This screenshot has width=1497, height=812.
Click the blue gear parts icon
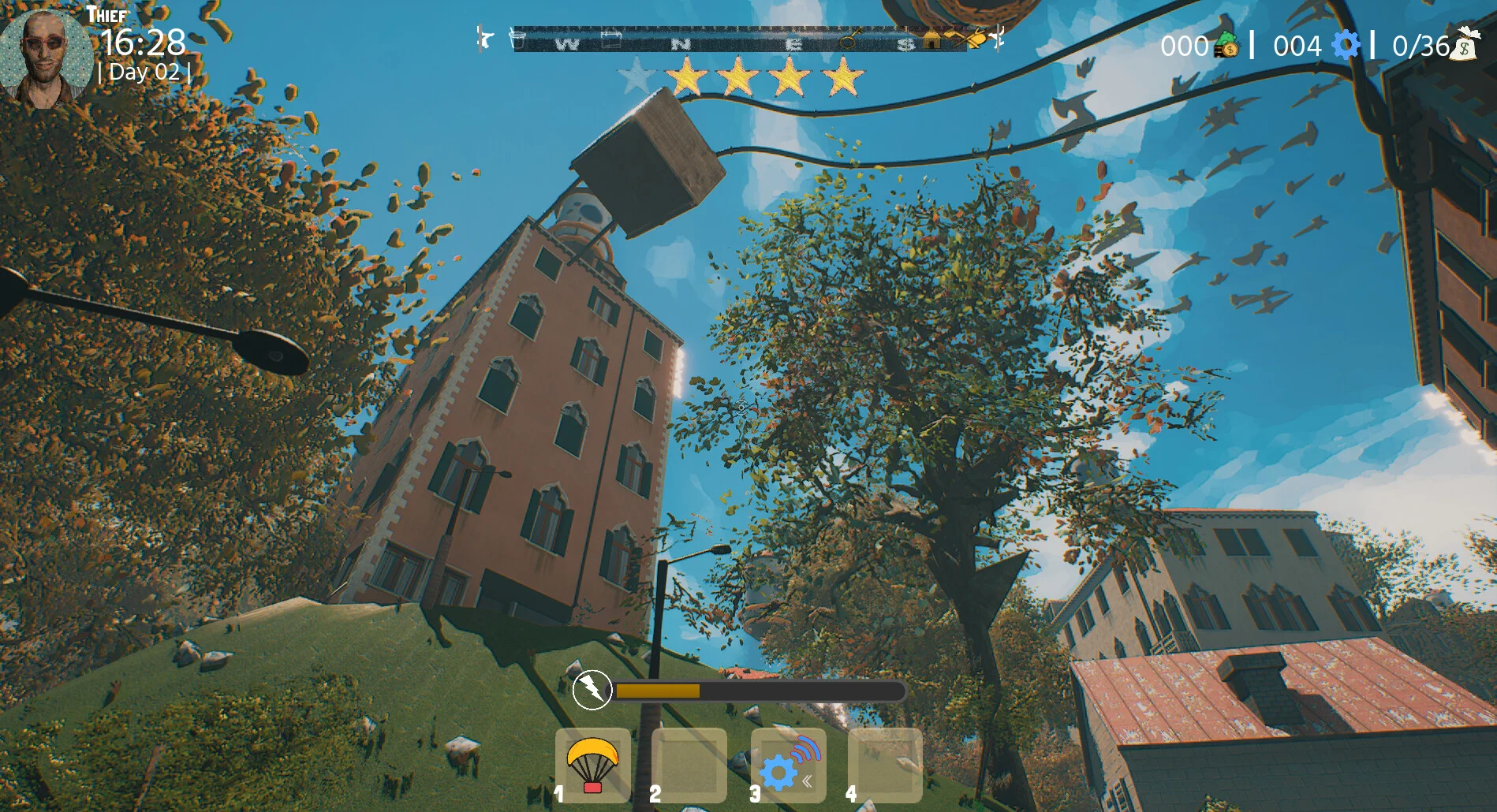point(1346,45)
